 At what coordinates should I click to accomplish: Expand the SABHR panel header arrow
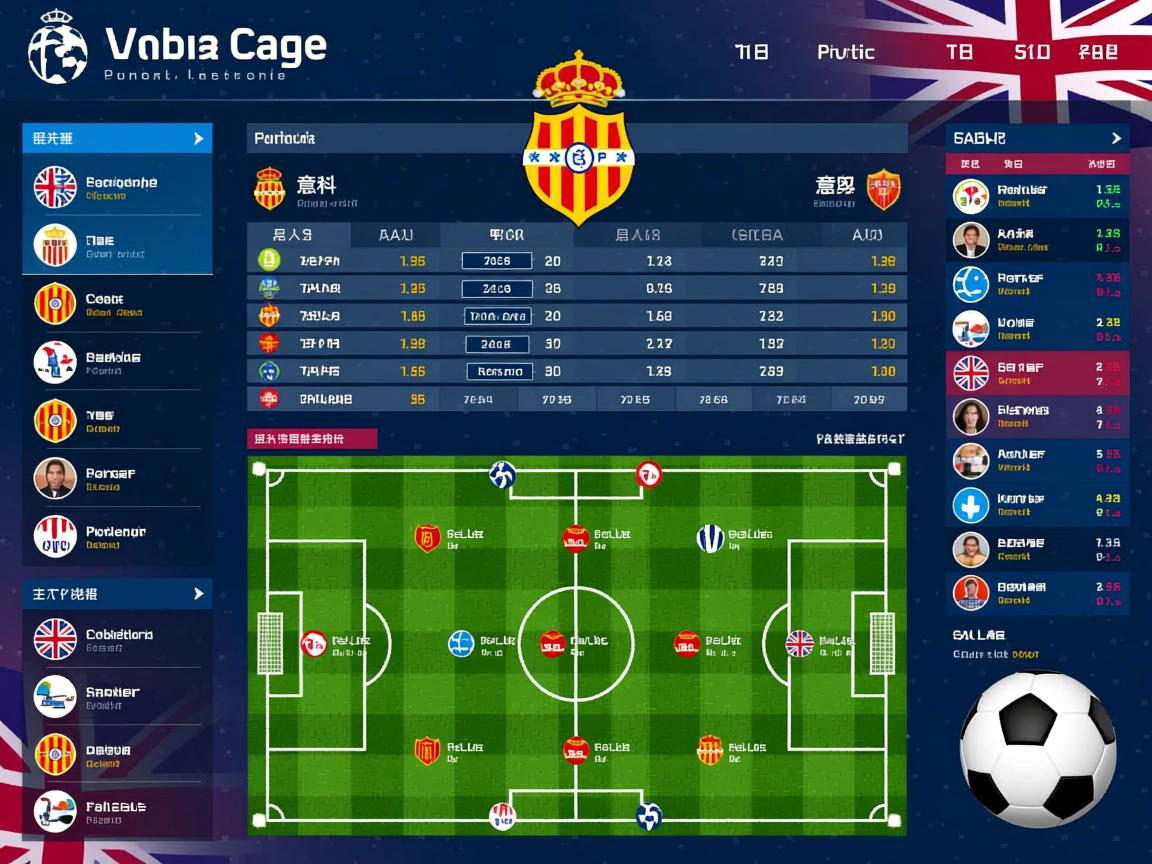[1116, 138]
